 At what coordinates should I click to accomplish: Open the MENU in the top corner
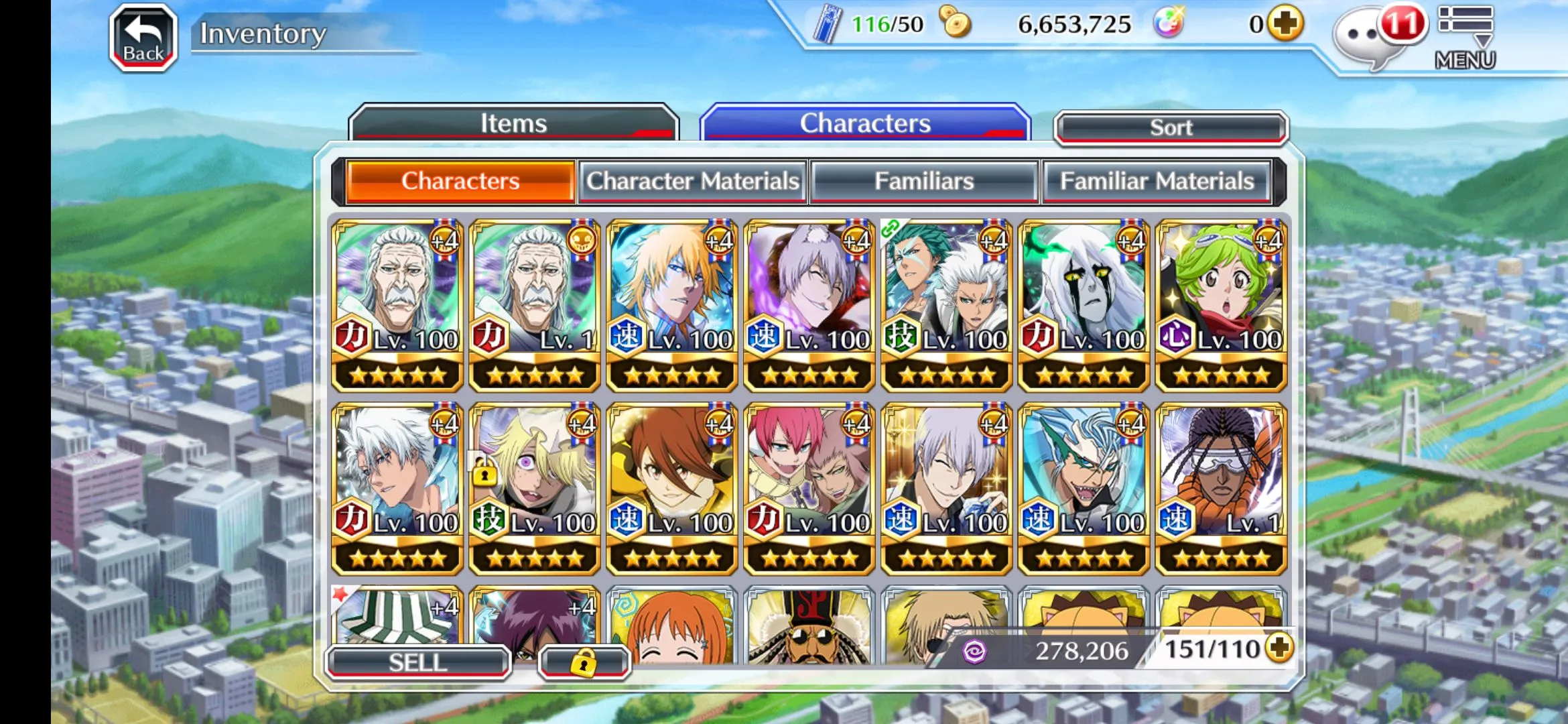click(1465, 38)
